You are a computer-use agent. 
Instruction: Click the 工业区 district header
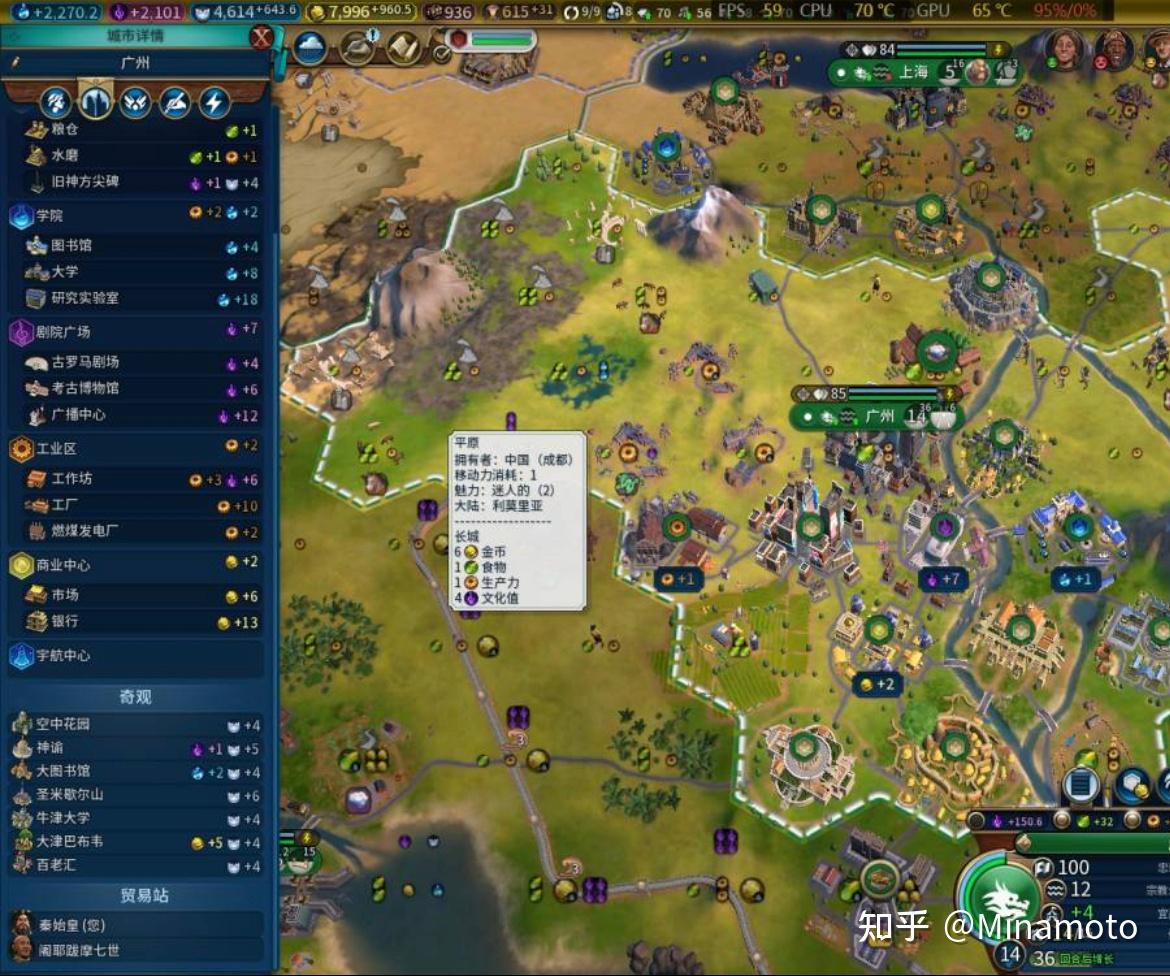tap(130, 448)
